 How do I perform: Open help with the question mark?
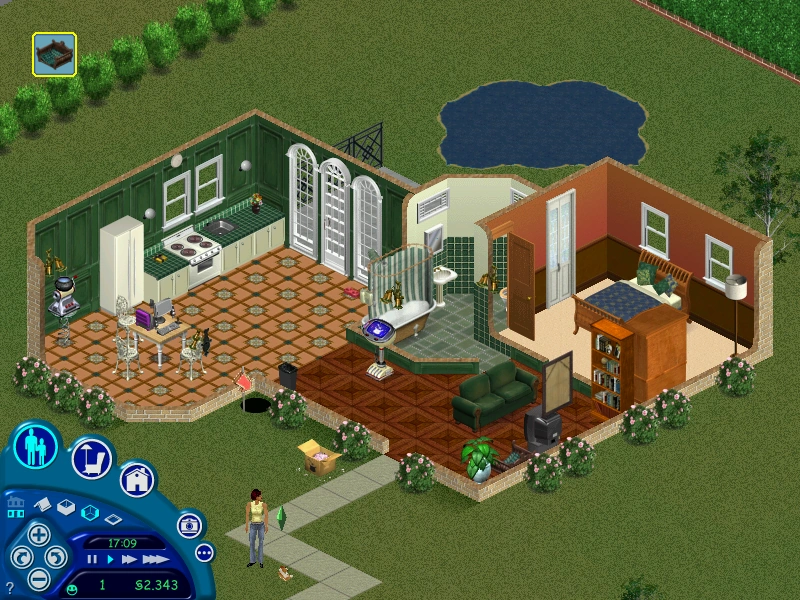pos(10,588)
